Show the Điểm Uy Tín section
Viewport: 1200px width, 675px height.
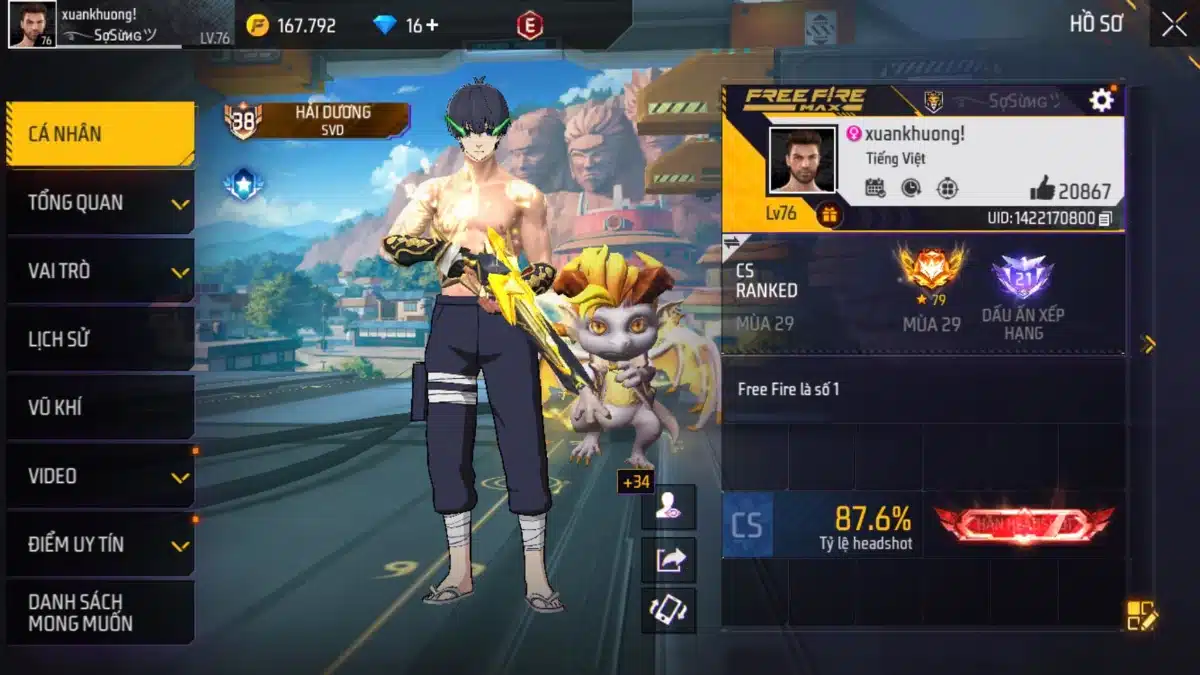click(x=100, y=544)
